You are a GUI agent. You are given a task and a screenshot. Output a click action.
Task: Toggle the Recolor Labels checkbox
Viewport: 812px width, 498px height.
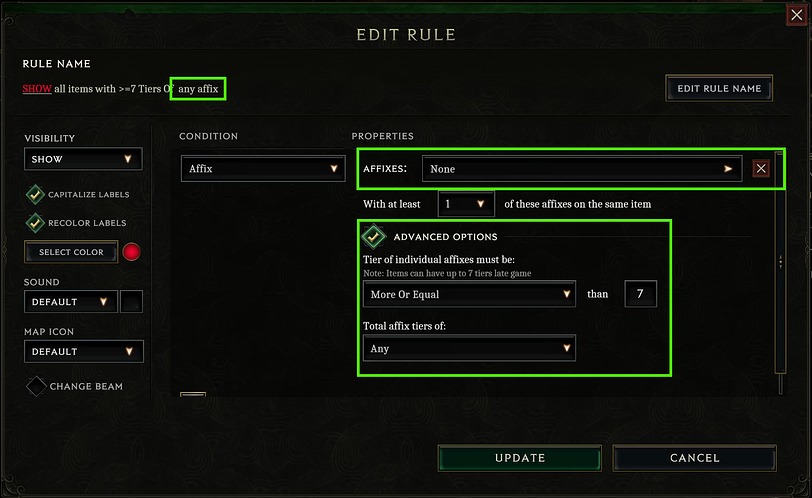point(35,223)
